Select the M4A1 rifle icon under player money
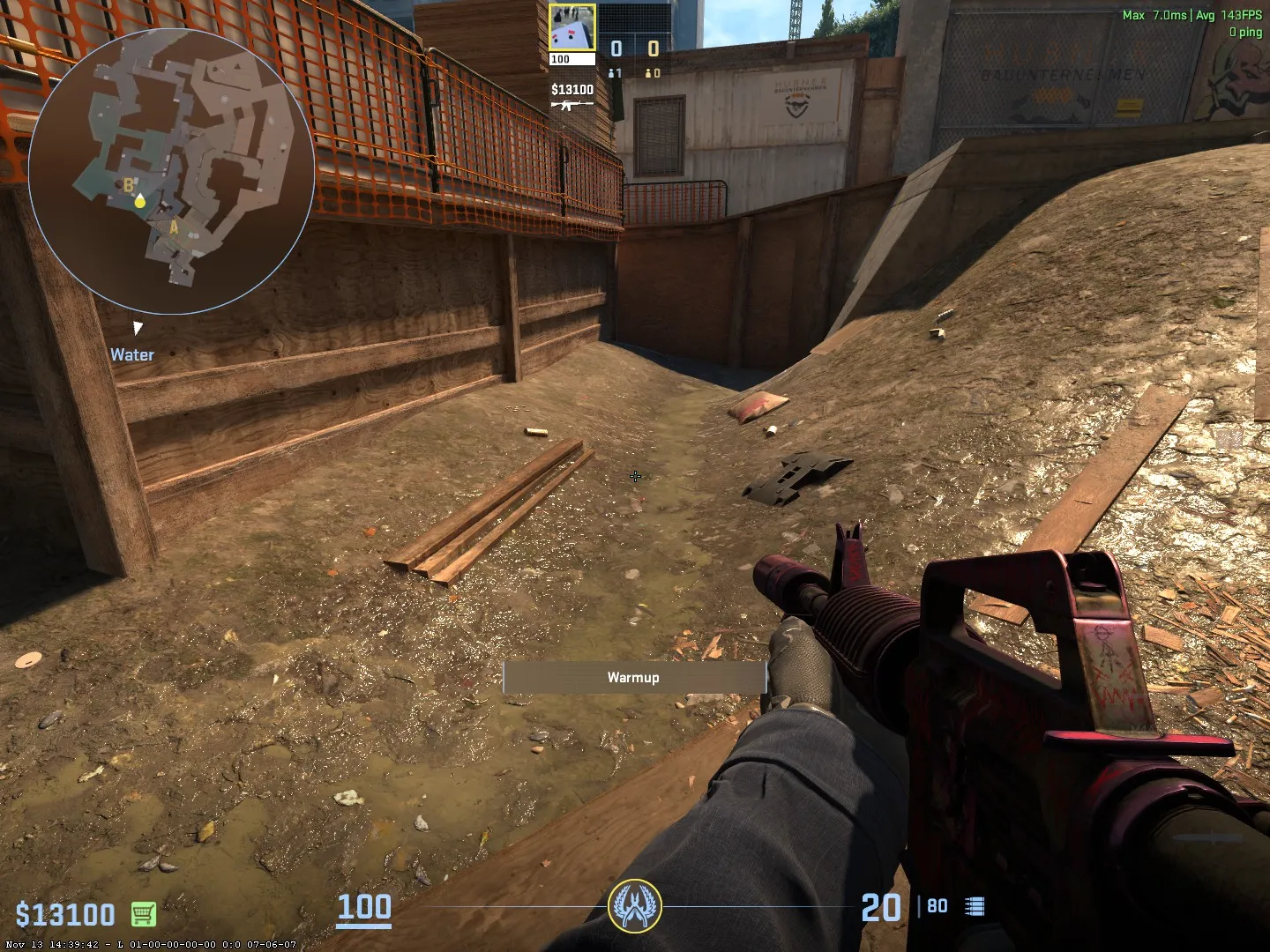 [571, 103]
